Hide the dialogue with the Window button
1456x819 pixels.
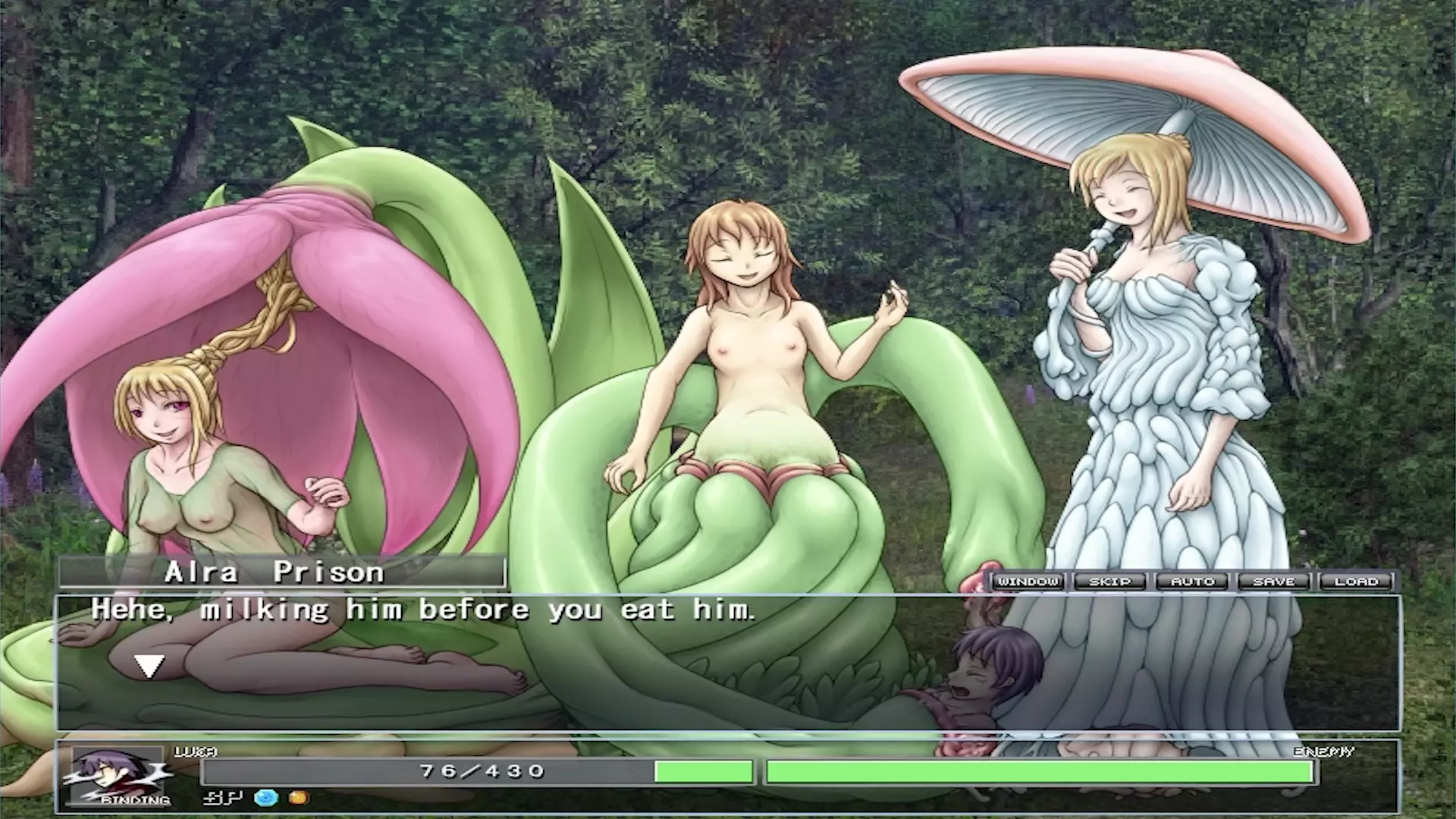(x=1028, y=582)
